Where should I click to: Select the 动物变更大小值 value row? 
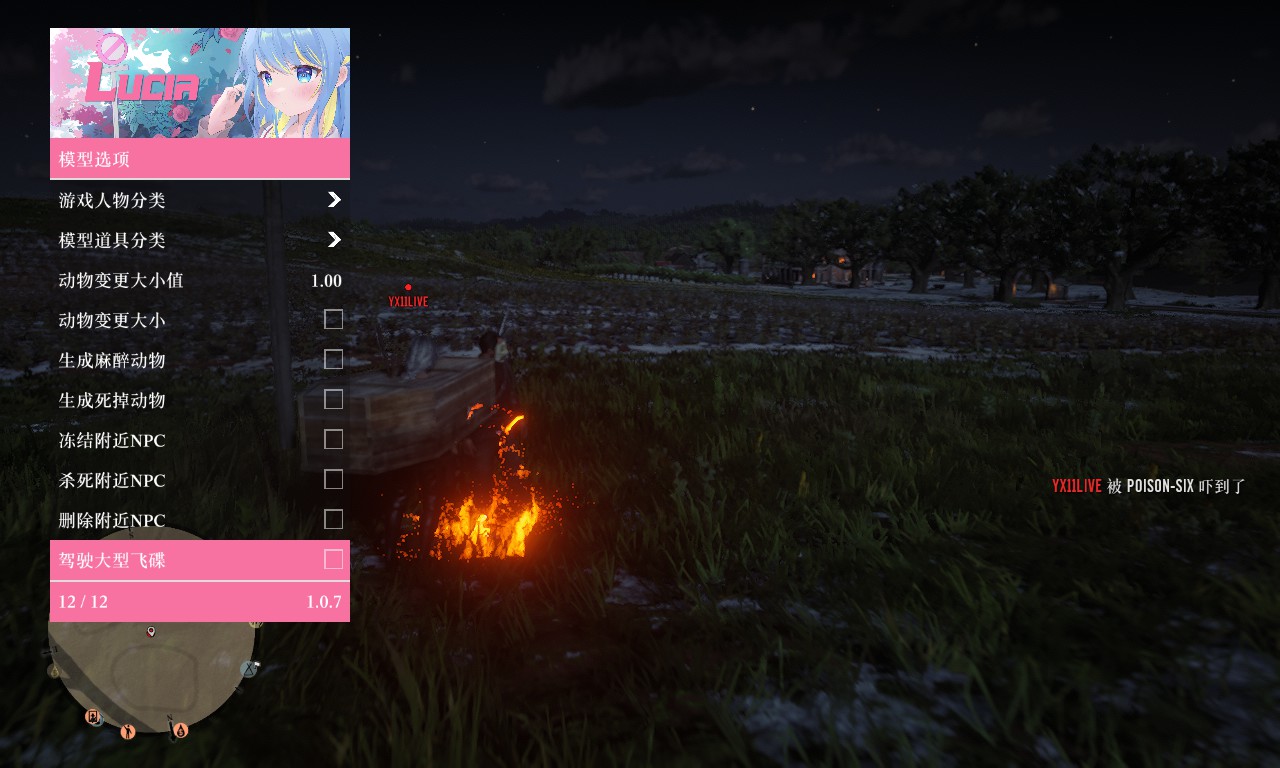200,281
